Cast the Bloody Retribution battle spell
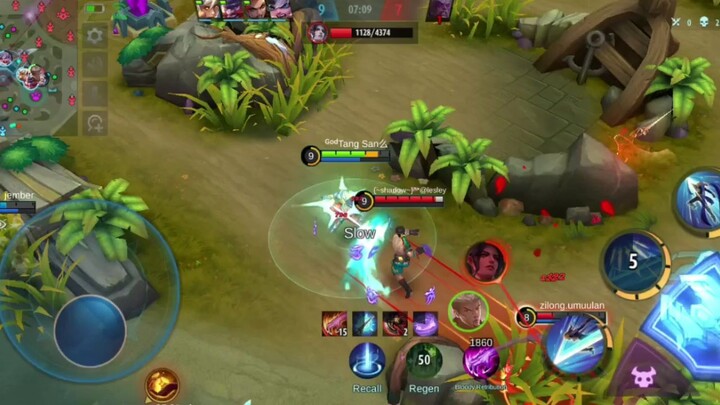The height and width of the screenshot is (405, 720). pyautogui.click(x=481, y=361)
